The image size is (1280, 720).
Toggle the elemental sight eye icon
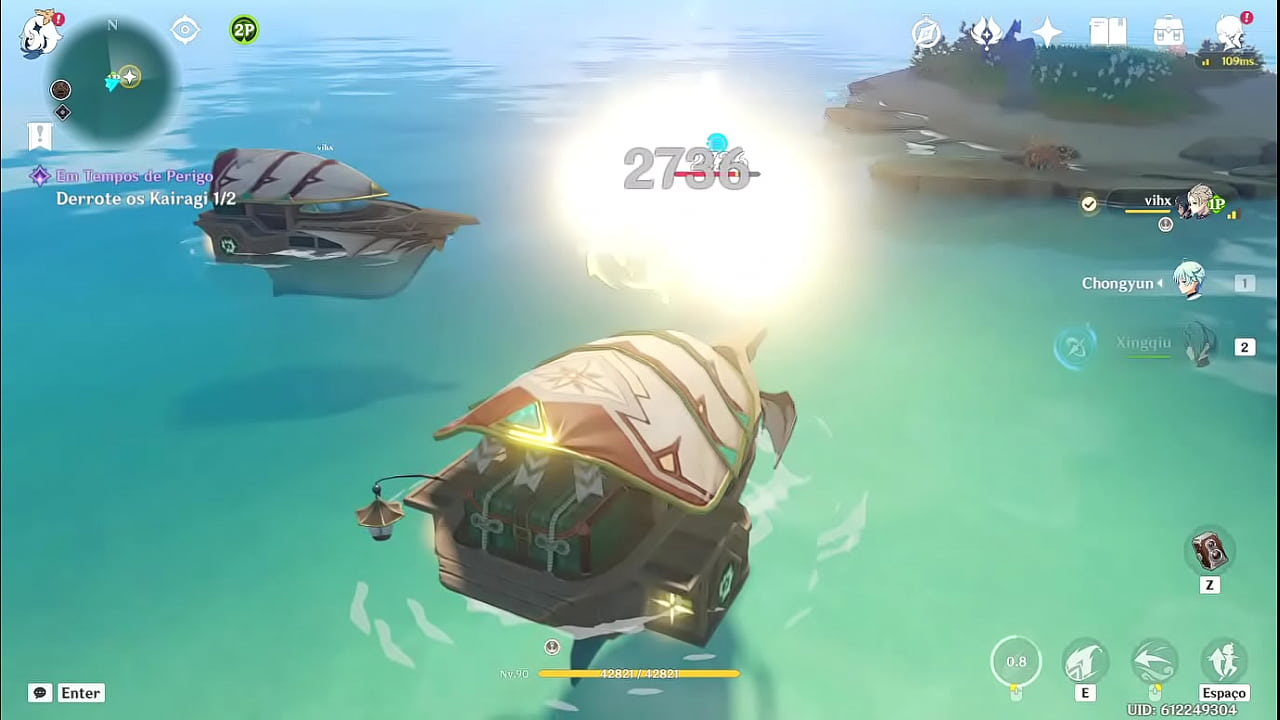(x=185, y=30)
